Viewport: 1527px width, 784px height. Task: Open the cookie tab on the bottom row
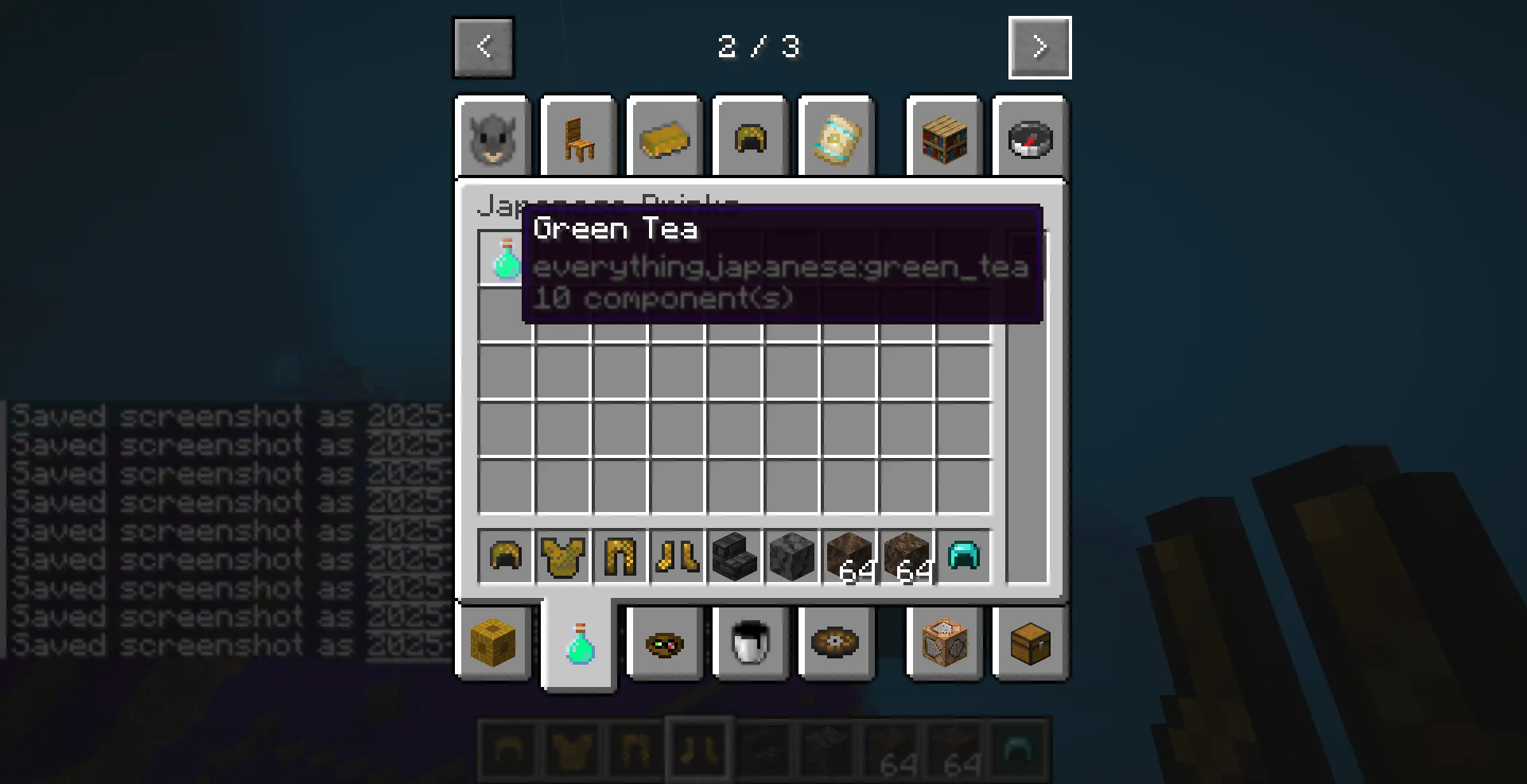pyautogui.click(x=665, y=644)
